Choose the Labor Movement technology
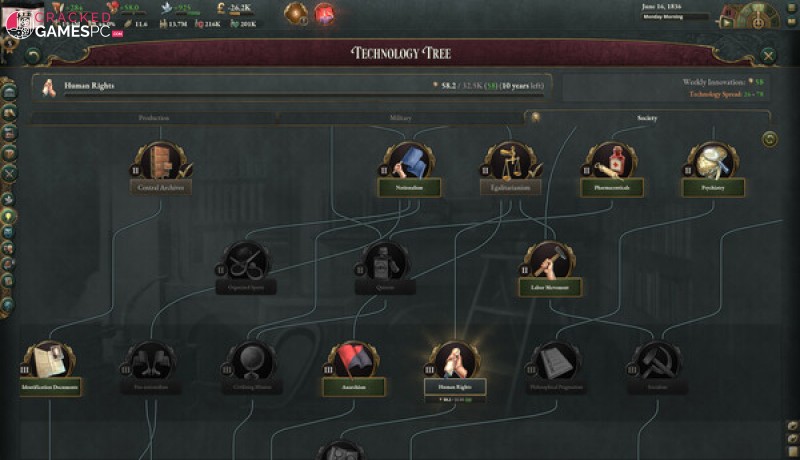This screenshot has width=800, height=460. [549, 266]
